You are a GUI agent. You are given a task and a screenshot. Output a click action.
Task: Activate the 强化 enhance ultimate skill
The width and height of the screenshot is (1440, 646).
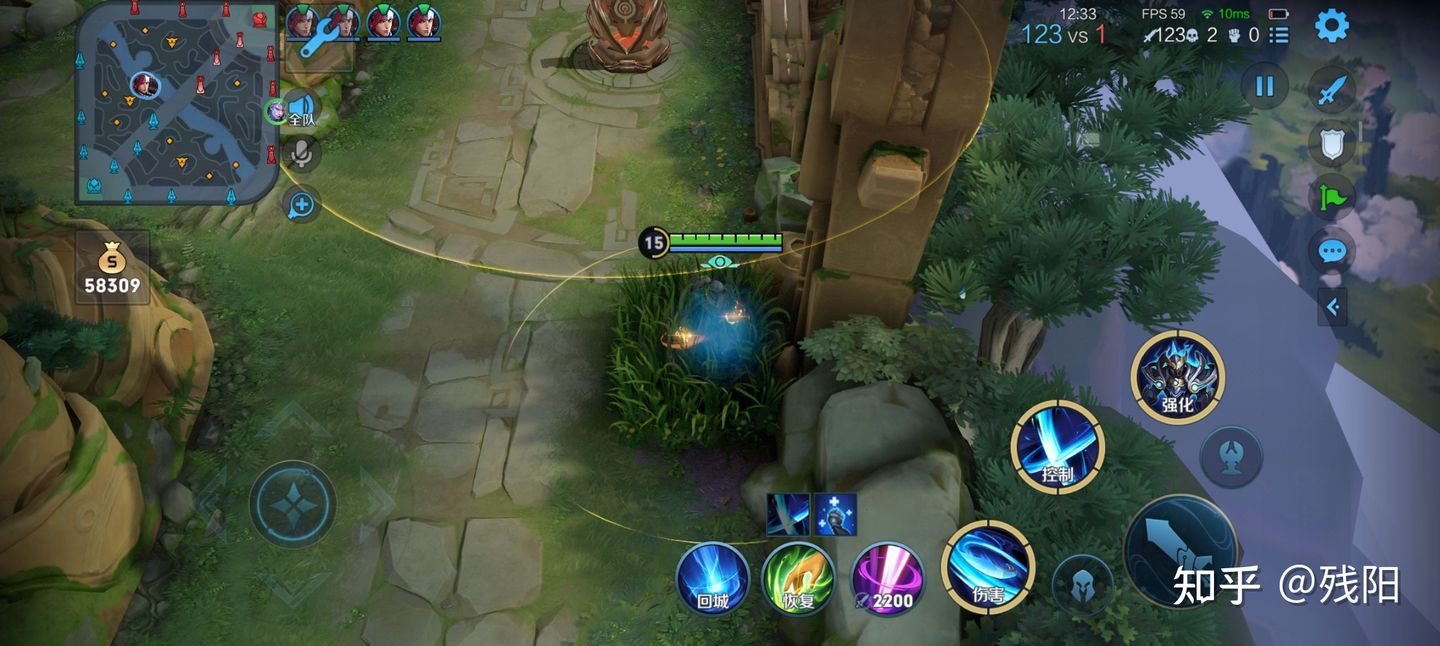coord(1177,377)
